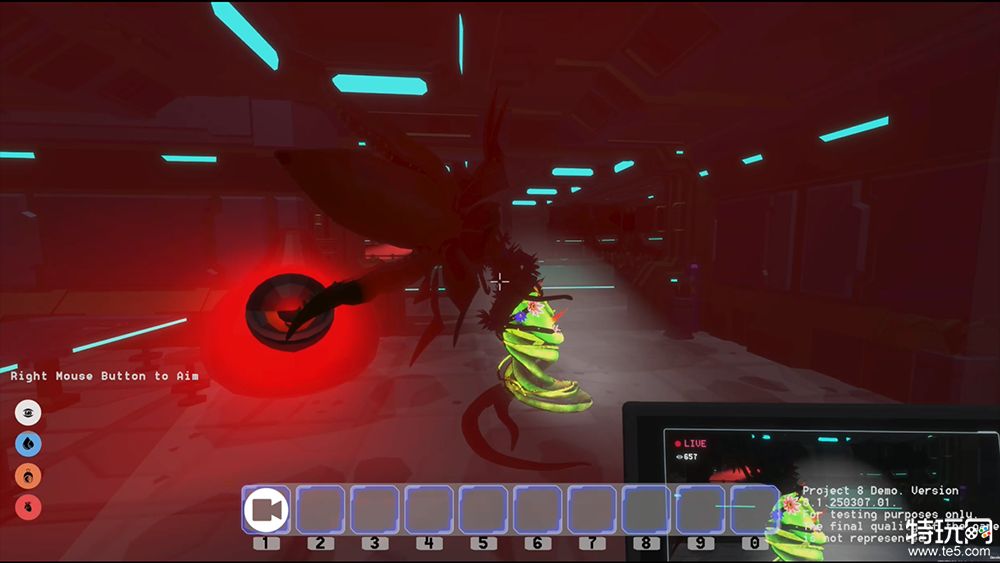Select the orange creature status icon
Screen dimensions: 1000x563
pyautogui.click(x=28, y=474)
